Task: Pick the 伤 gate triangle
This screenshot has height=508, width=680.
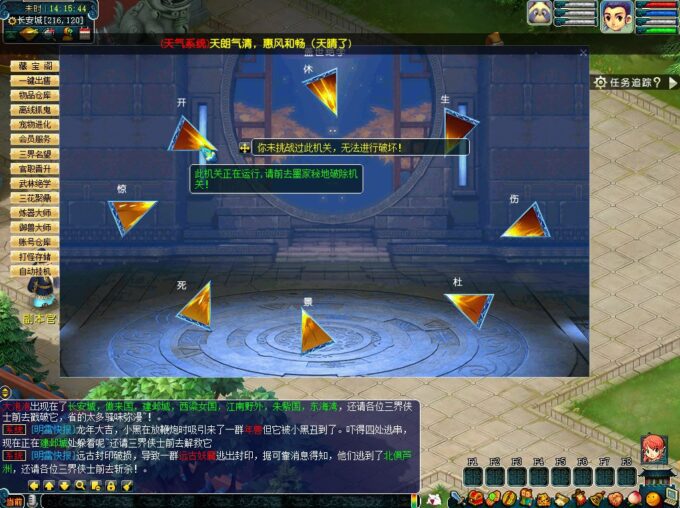Action: point(525,223)
